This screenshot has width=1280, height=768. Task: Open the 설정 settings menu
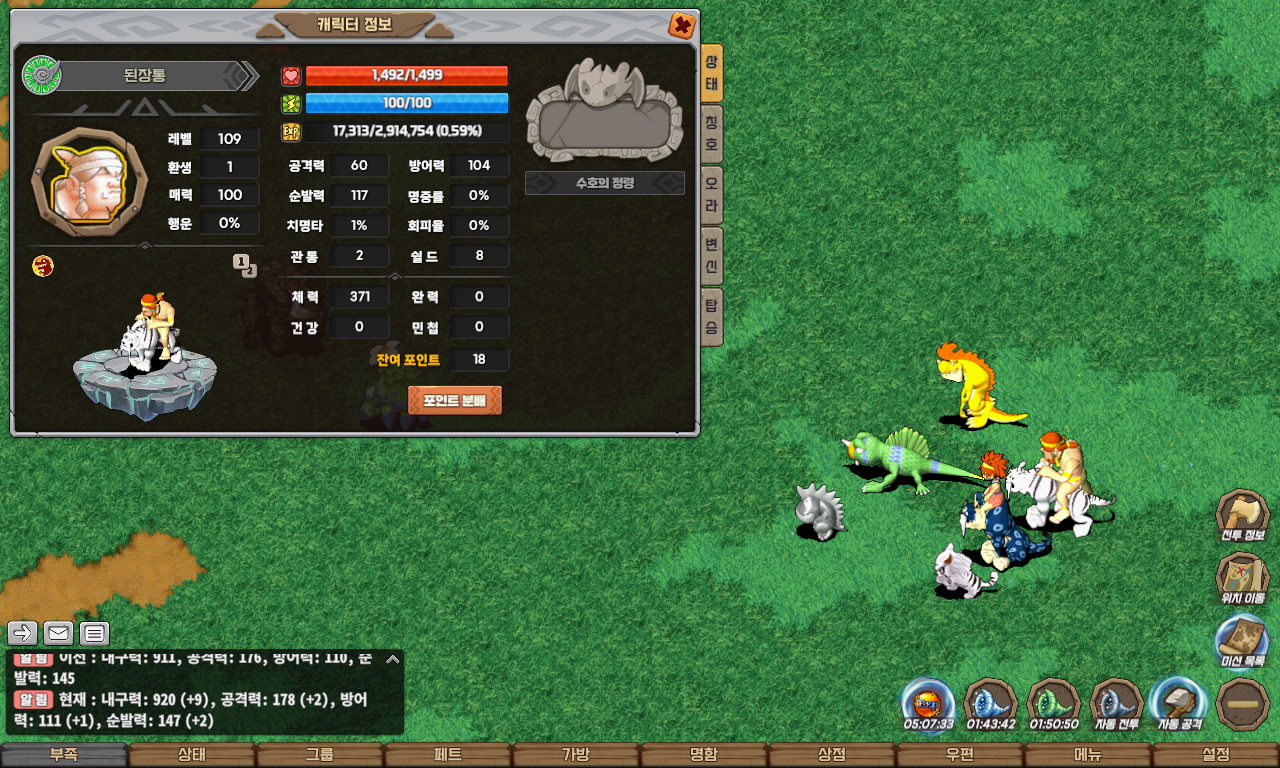[1215, 755]
